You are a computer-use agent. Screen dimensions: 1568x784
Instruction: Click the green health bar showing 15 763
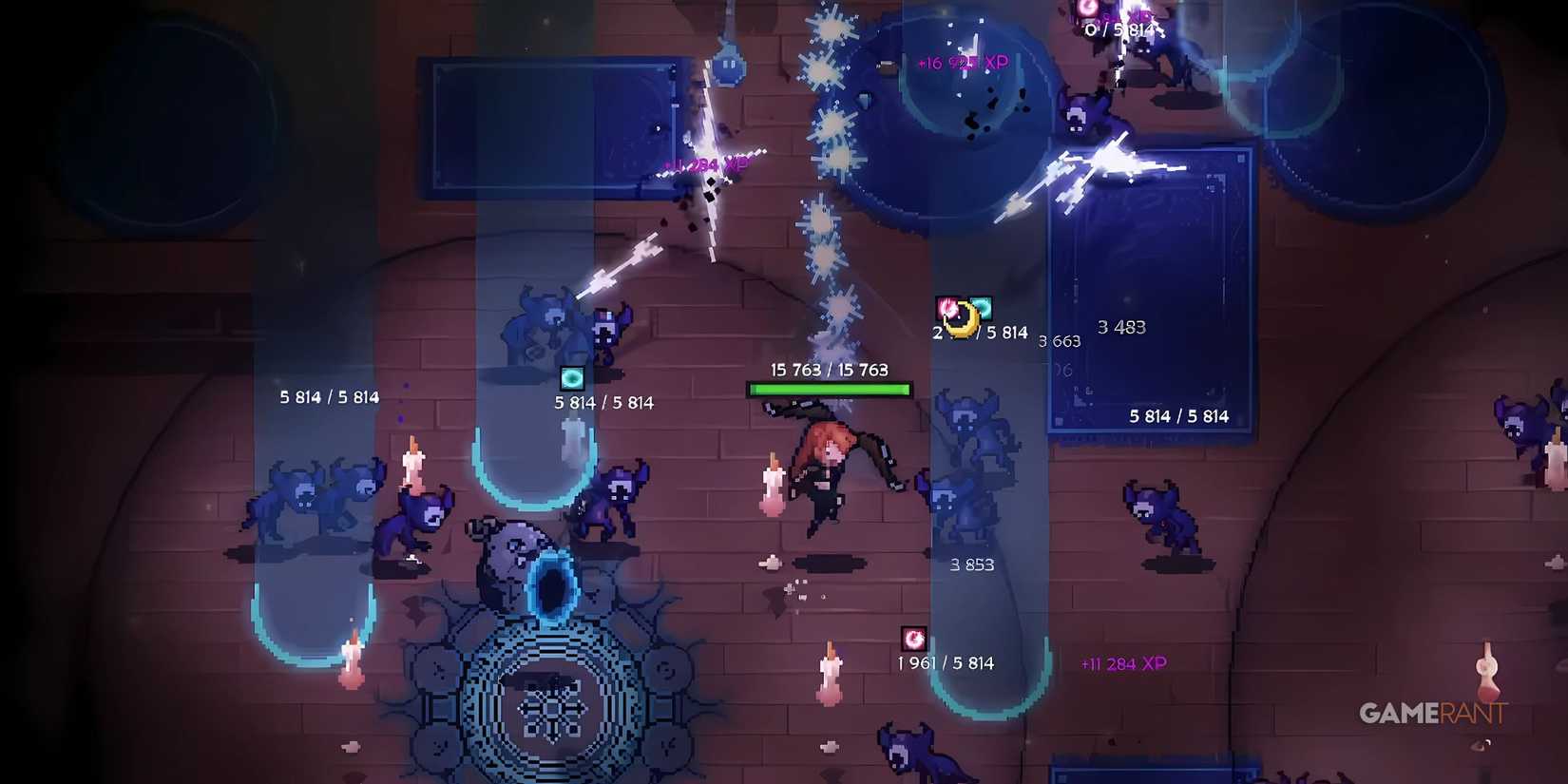tap(830, 388)
